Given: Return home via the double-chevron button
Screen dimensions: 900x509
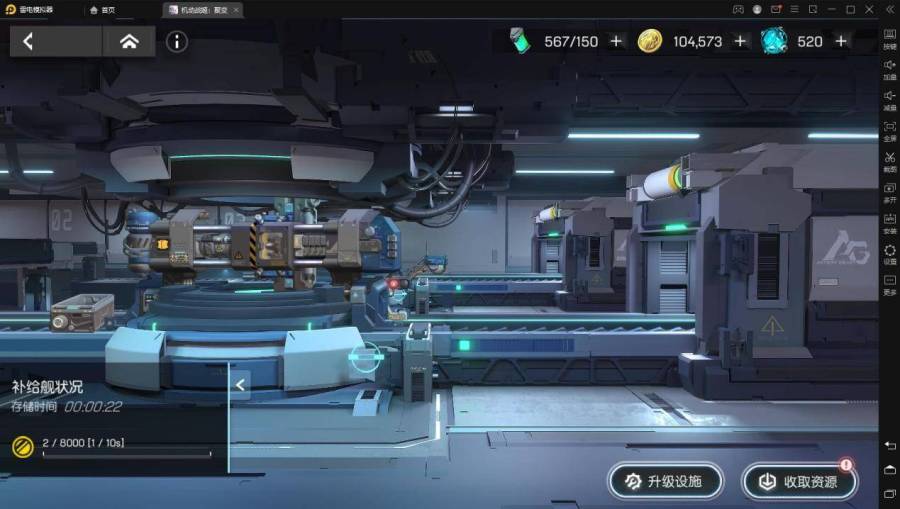Looking at the screenshot, I should click(129, 41).
